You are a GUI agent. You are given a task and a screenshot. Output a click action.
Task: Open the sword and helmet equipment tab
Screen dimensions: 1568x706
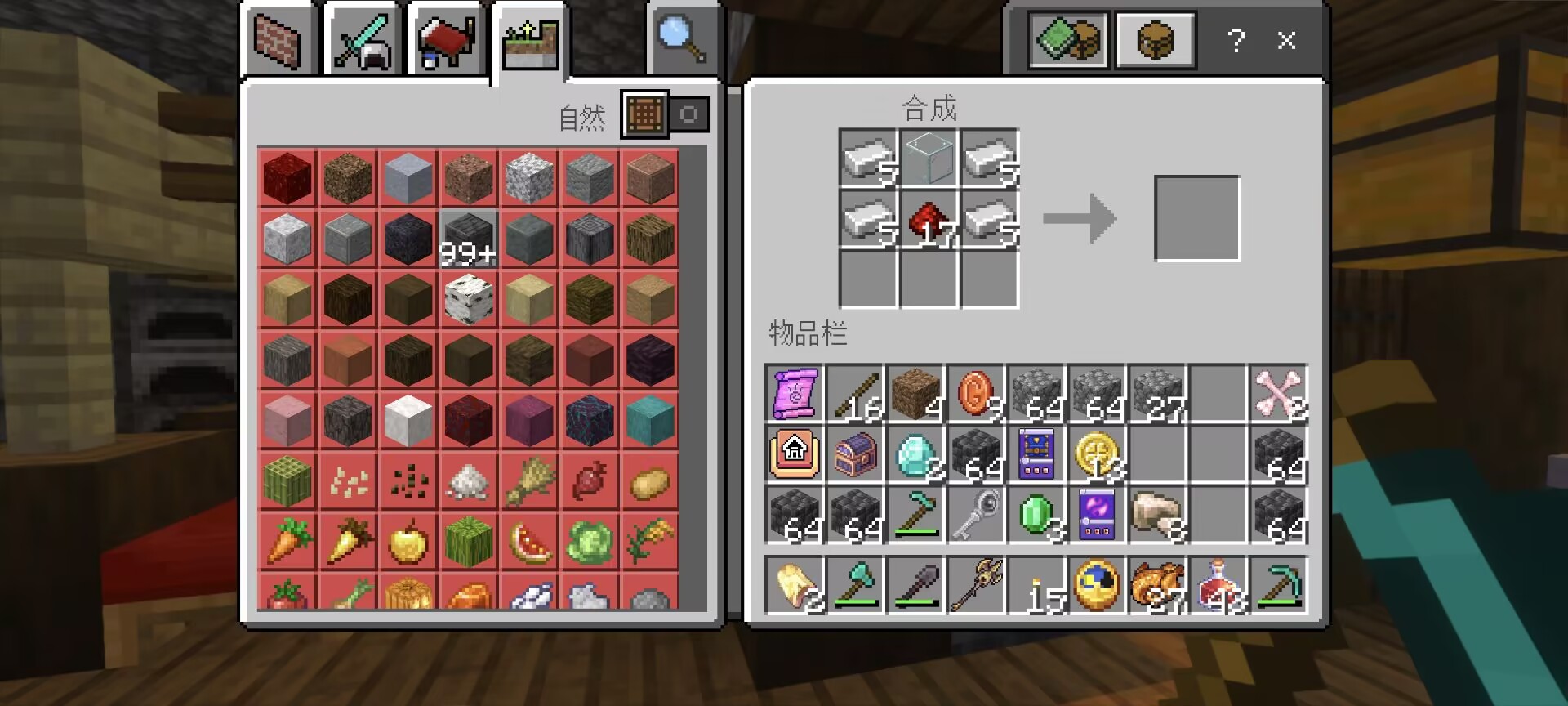tap(362, 40)
